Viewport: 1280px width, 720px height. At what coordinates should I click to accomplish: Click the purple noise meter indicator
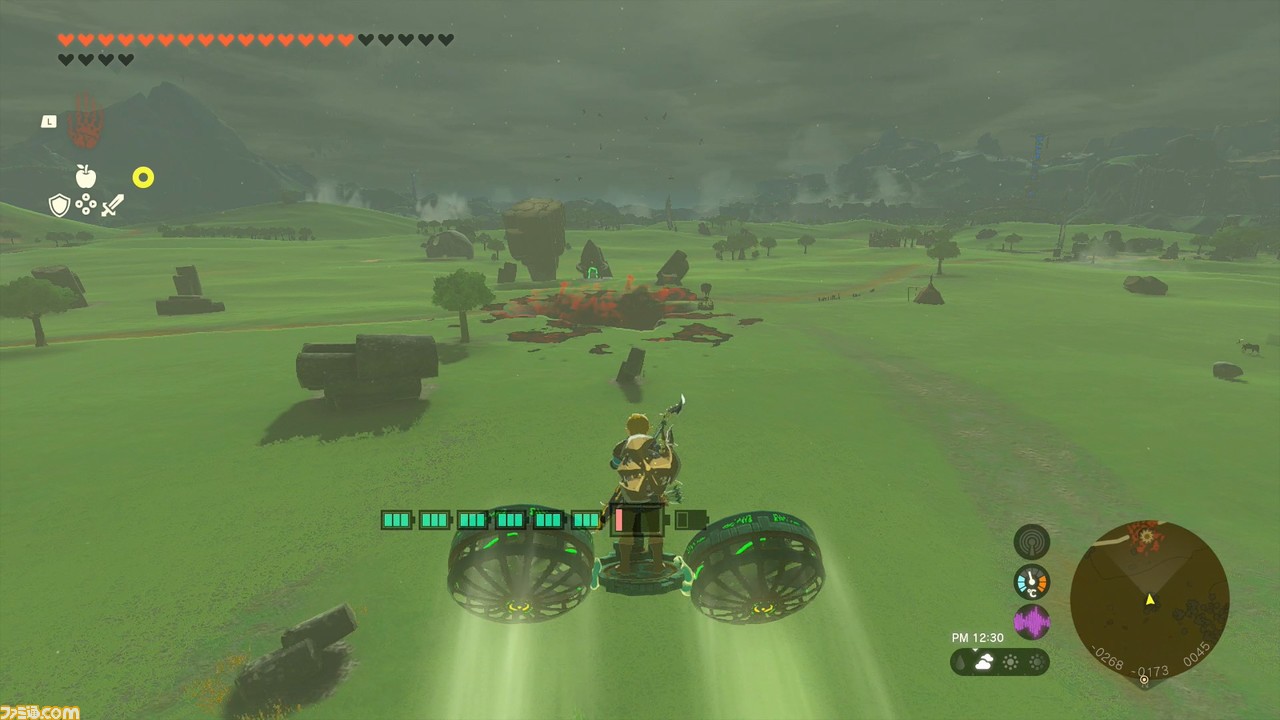tap(1031, 621)
